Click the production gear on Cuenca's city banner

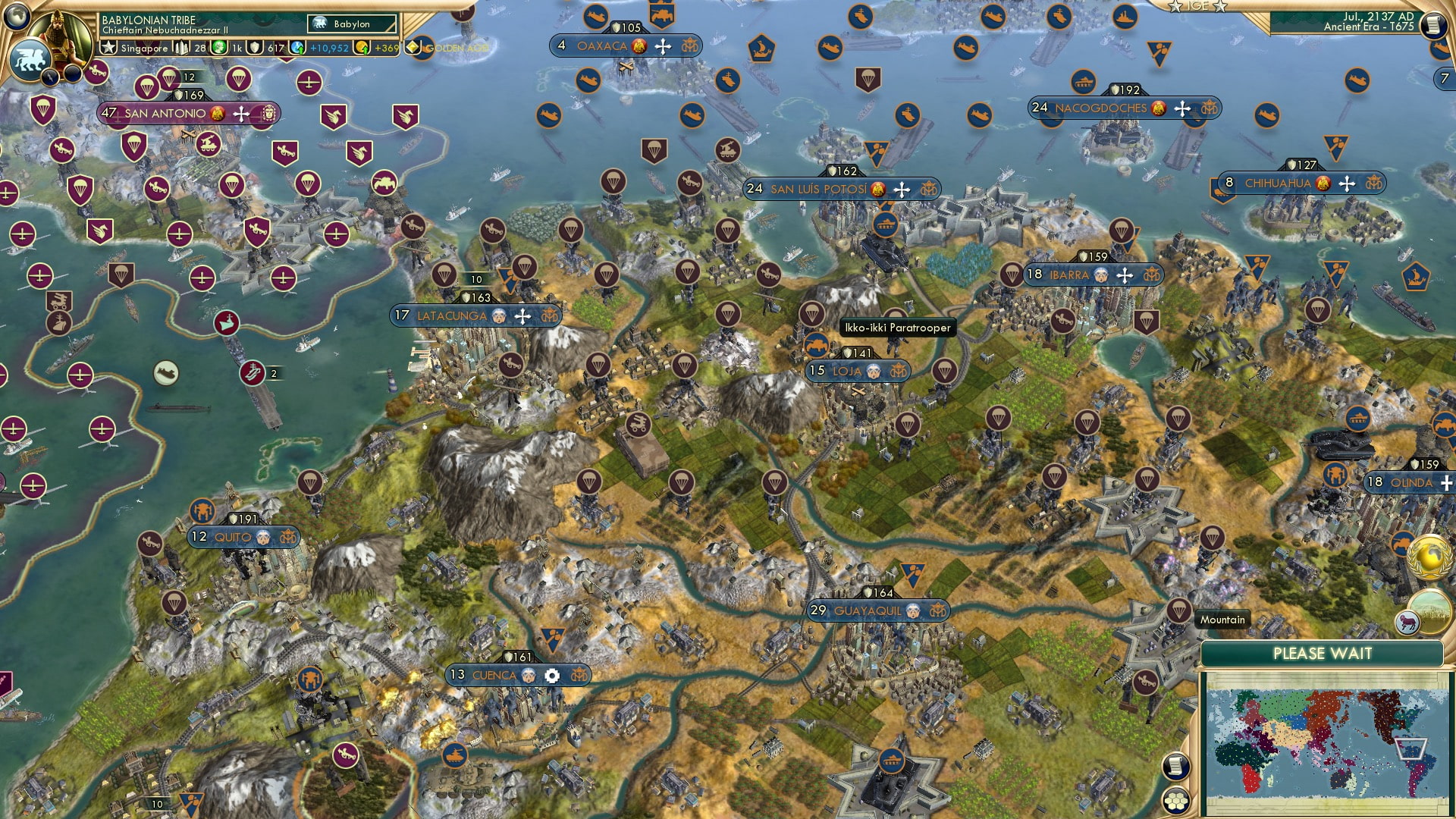pos(551,674)
